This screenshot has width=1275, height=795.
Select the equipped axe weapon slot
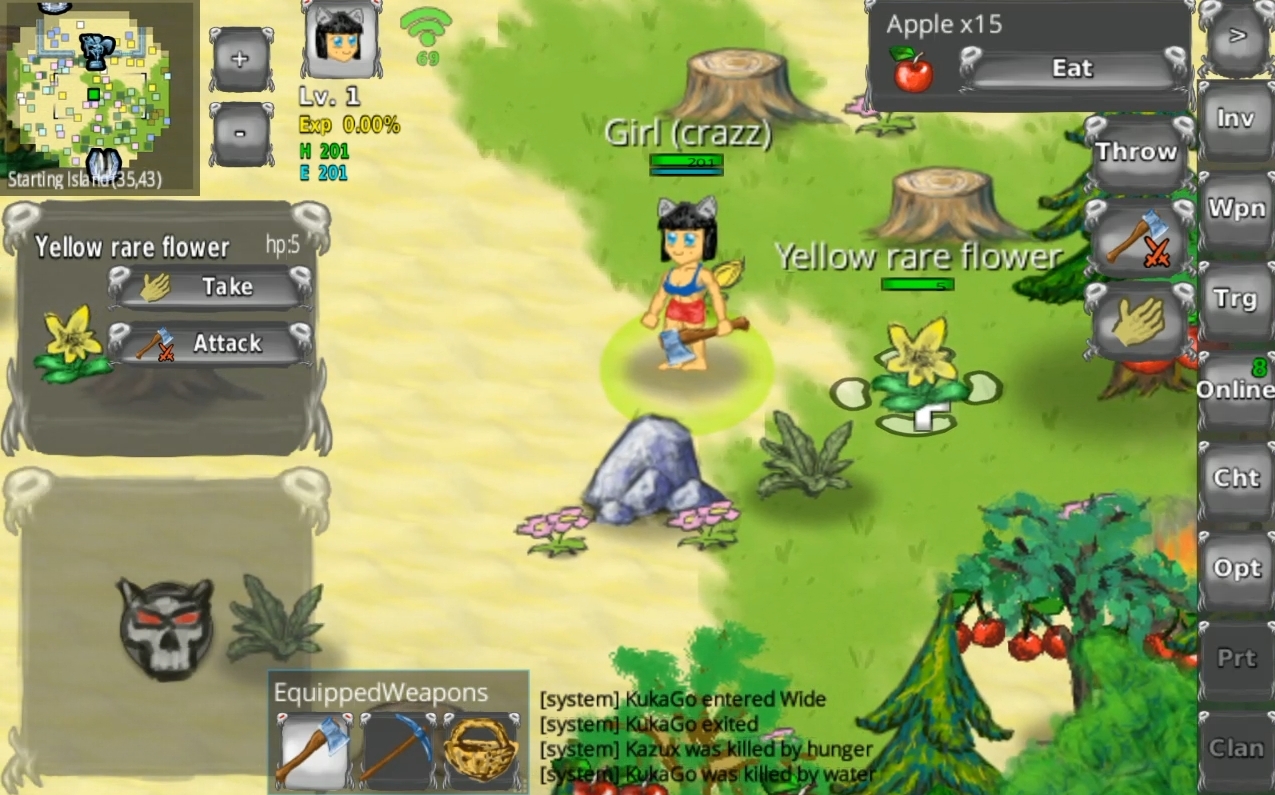pos(313,751)
